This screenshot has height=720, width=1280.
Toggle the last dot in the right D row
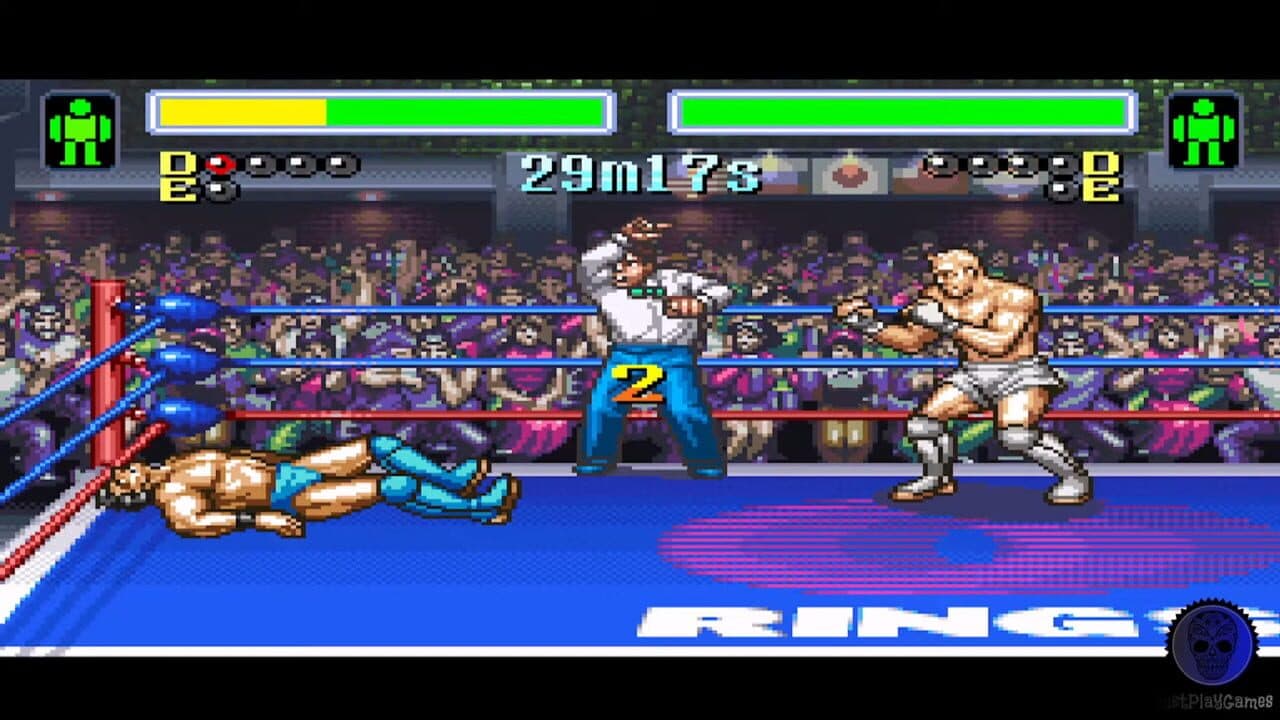[1059, 162]
